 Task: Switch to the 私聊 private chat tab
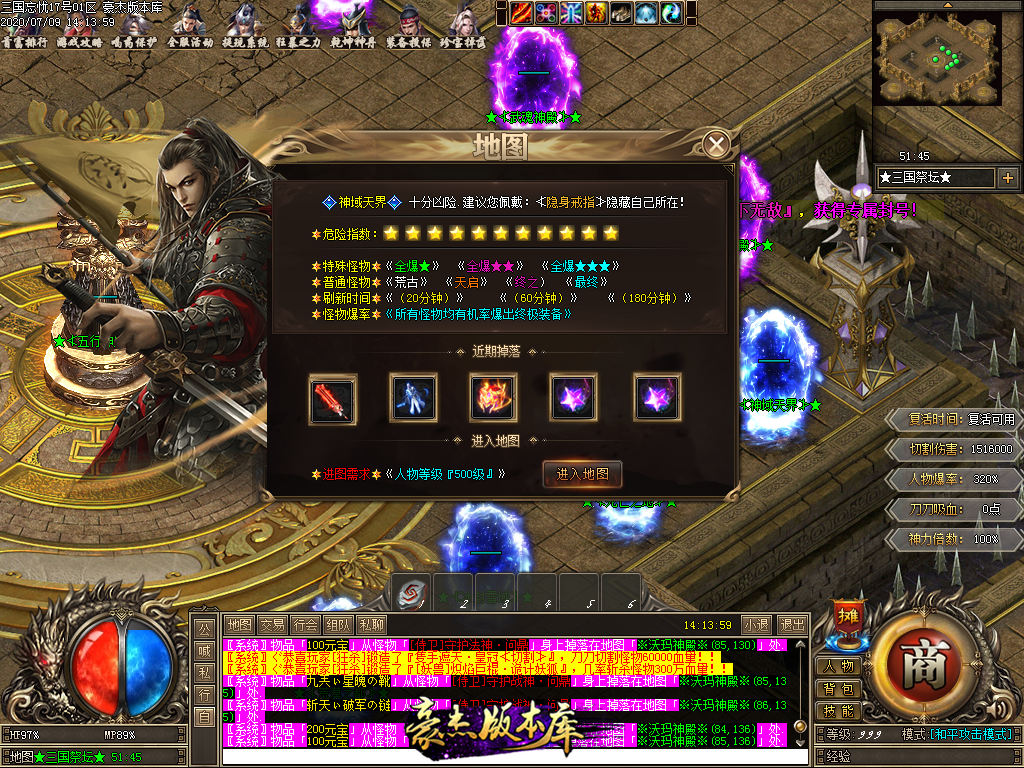(x=371, y=624)
